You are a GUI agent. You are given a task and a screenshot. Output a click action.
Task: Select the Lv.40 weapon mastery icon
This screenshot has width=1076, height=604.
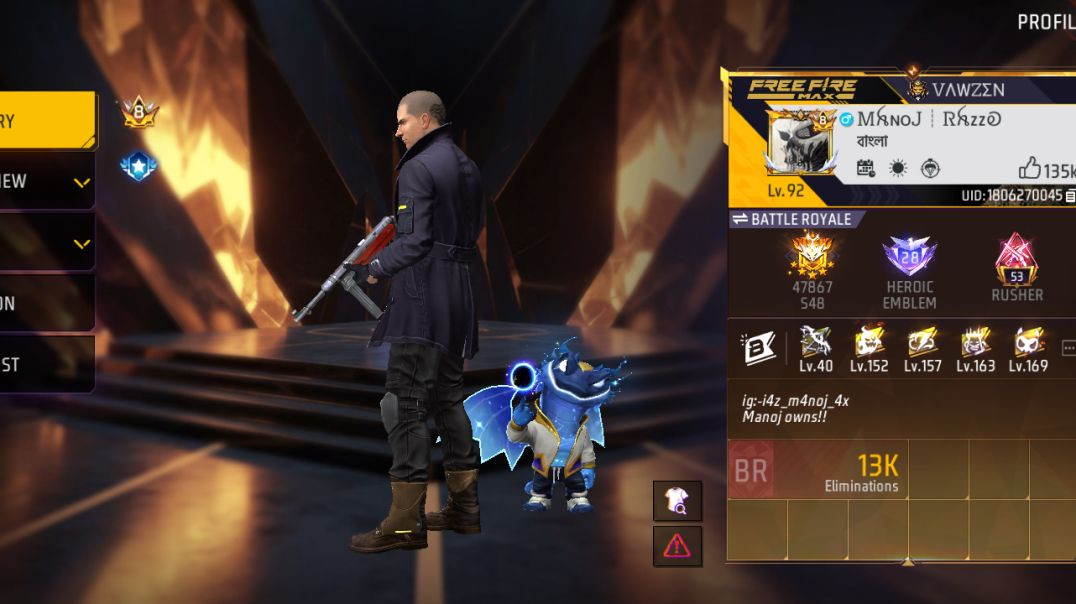pos(816,343)
